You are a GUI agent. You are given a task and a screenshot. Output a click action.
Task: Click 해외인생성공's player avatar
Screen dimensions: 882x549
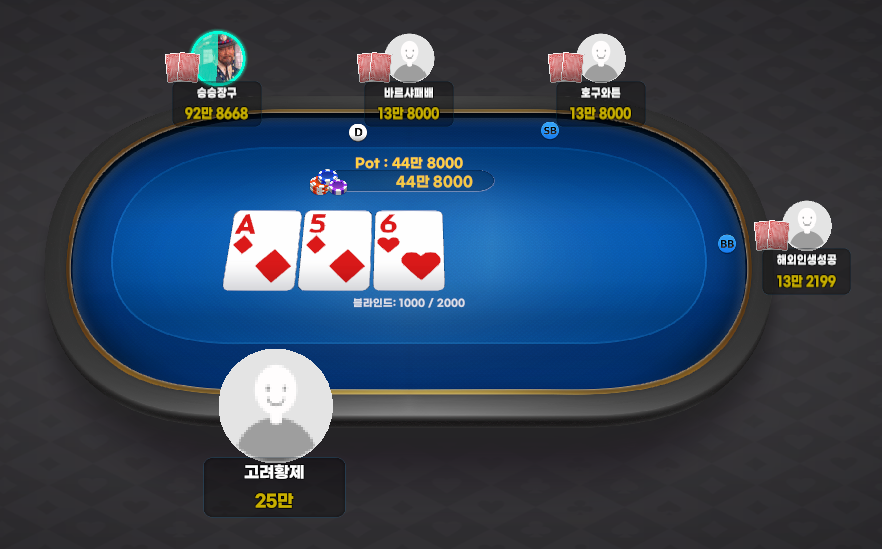pyautogui.click(x=807, y=225)
